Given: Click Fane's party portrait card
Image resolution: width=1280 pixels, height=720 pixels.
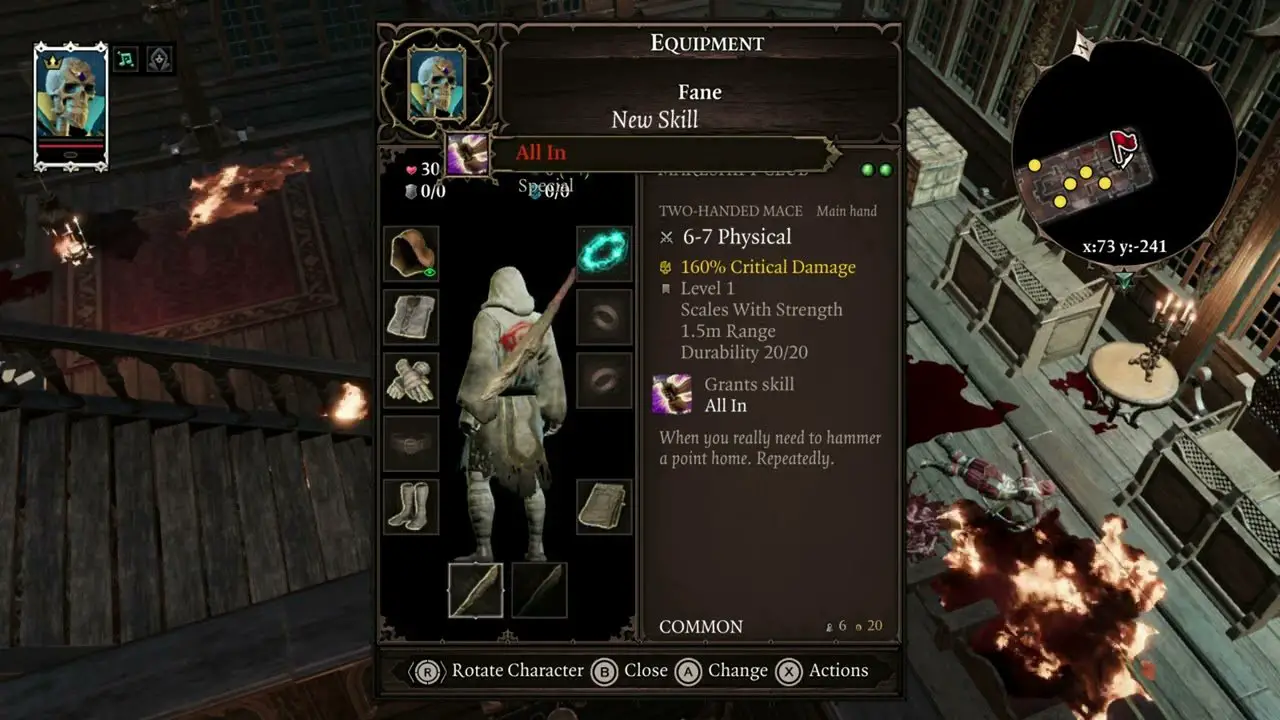Looking at the screenshot, I should pos(71,107).
